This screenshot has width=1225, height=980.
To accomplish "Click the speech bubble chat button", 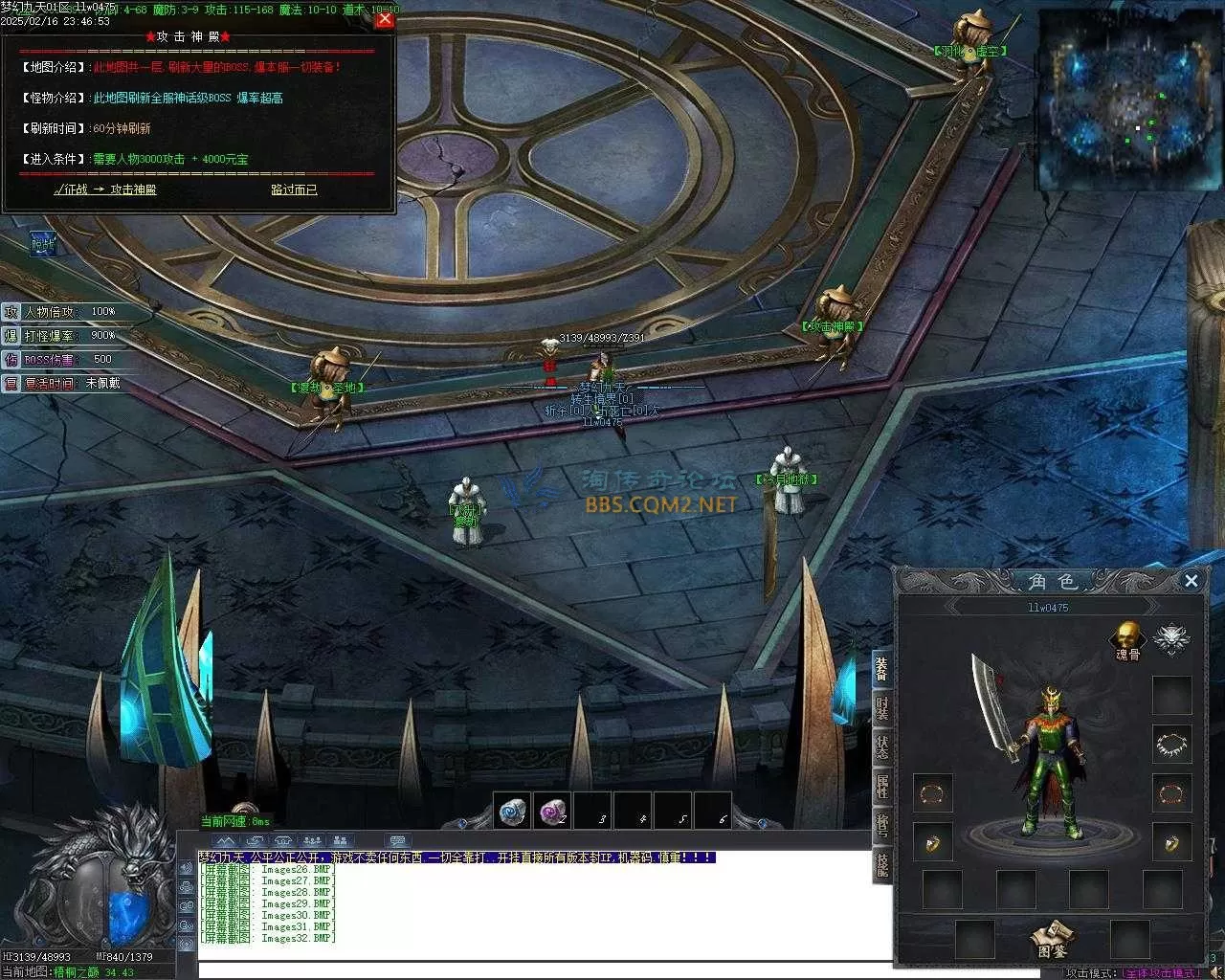I will [x=397, y=841].
